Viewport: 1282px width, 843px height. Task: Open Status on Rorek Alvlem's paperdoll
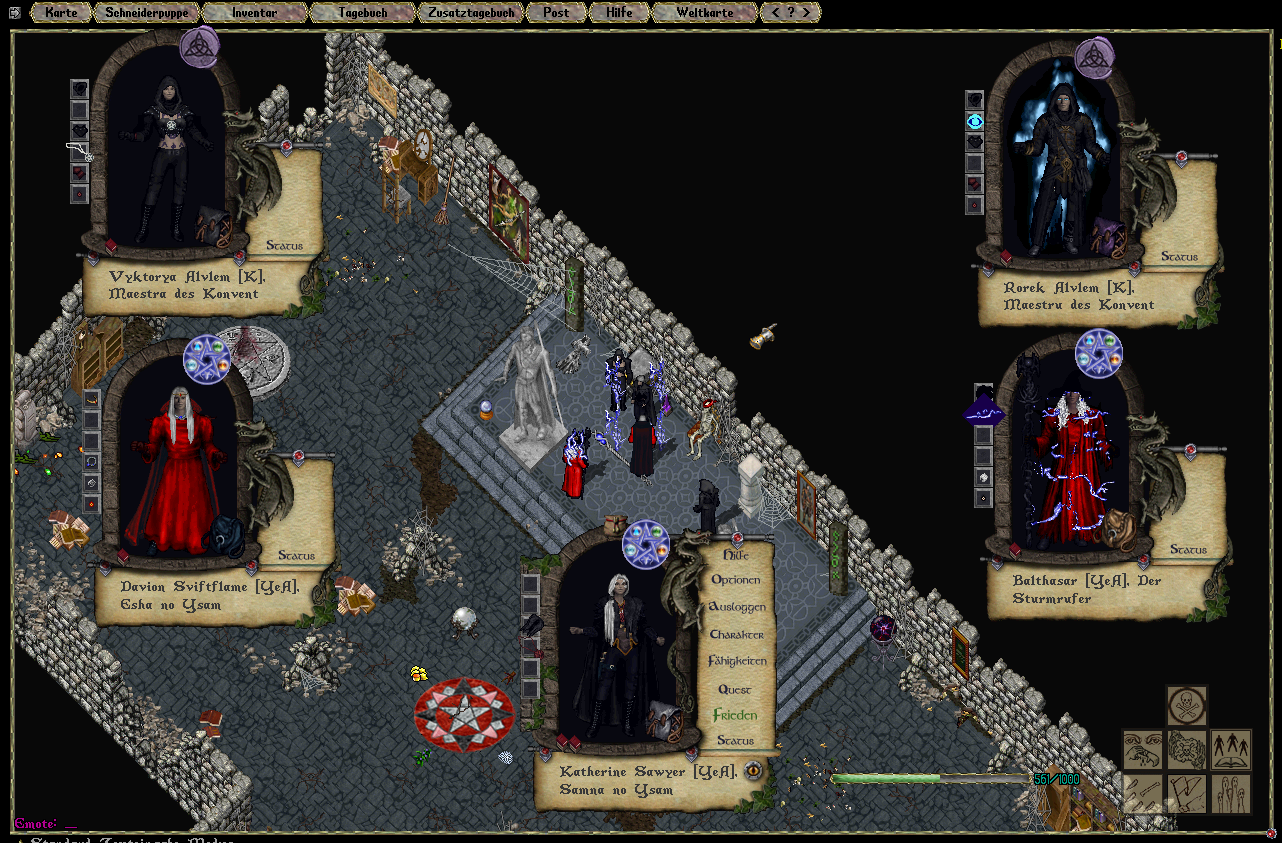coord(1179,257)
